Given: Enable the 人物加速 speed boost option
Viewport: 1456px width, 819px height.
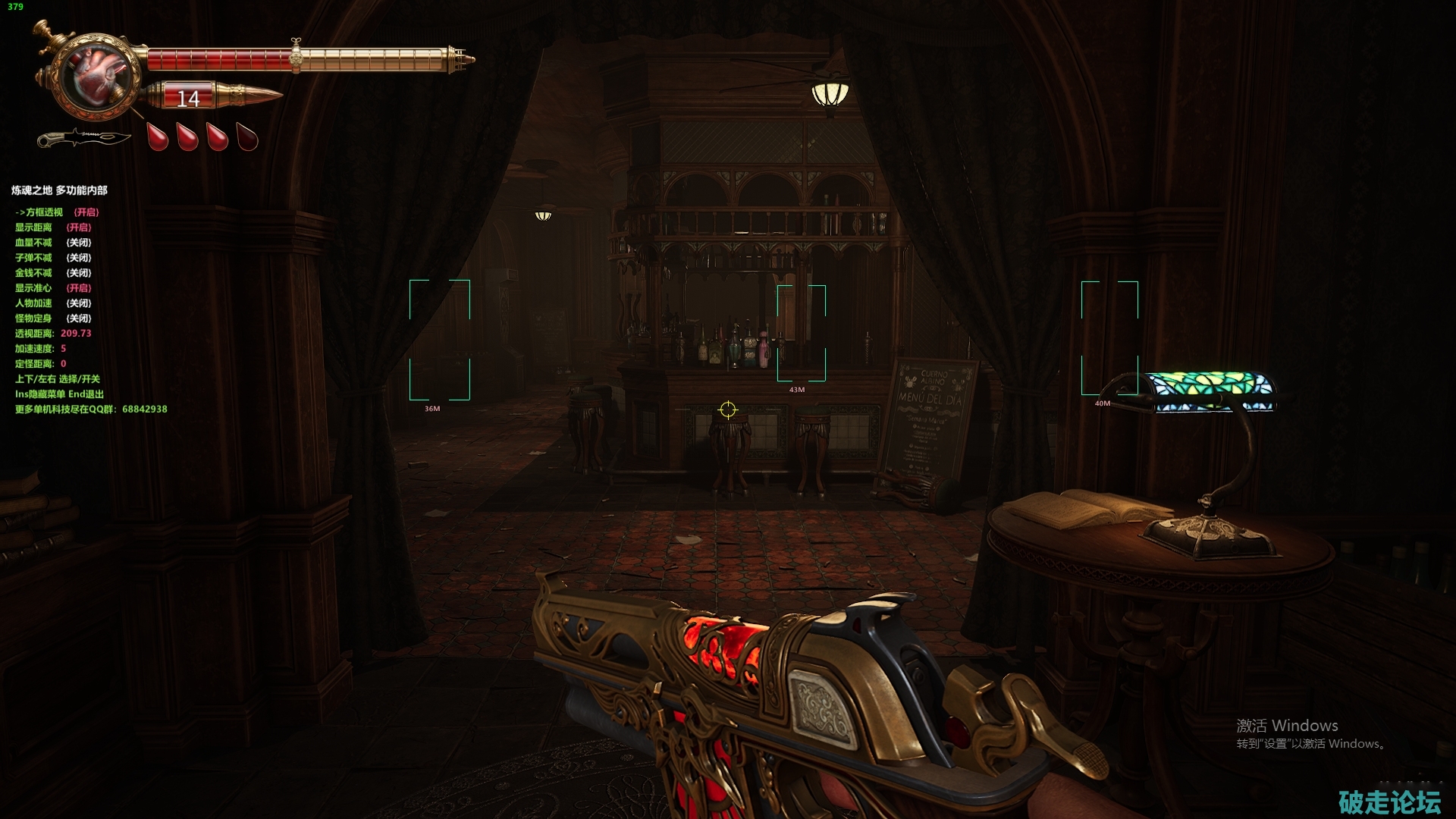Looking at the screenshot, I should point(52,303).
